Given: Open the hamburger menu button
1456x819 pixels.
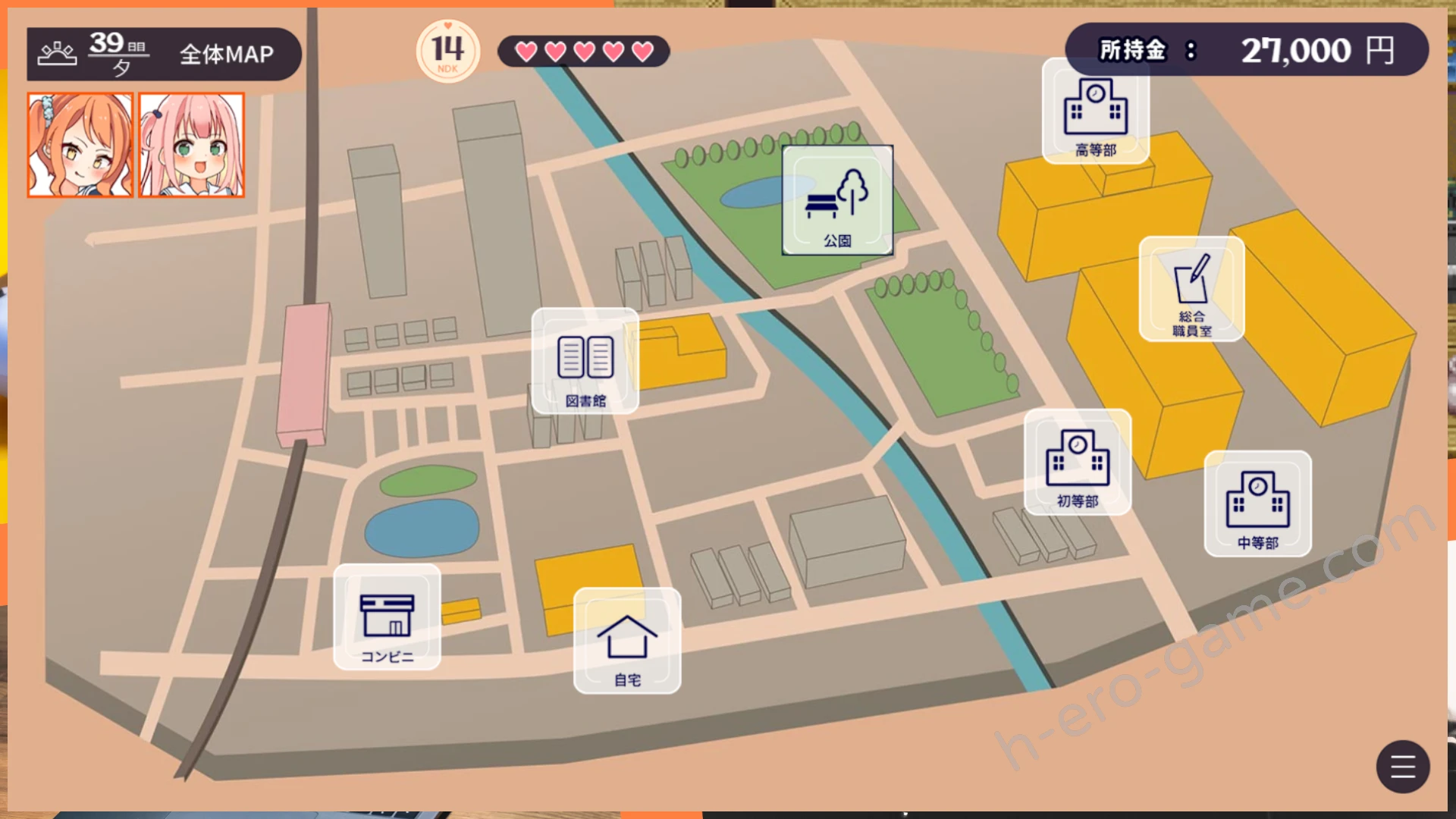Looking at the screenshot, I should [x=1402, y=766].
